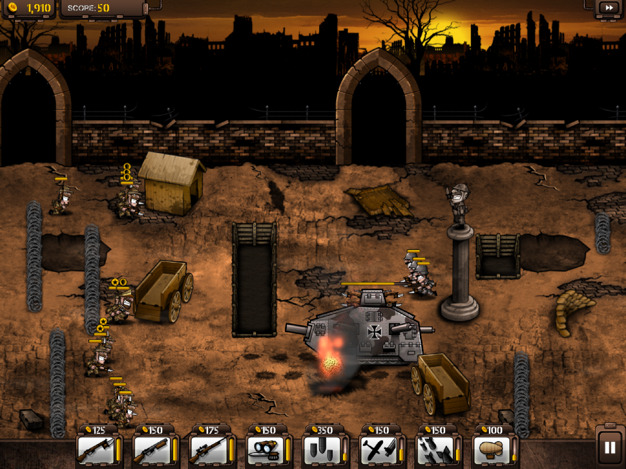Activate the falling bombs ability slot
626x469 pixels.
click(435, 448)
